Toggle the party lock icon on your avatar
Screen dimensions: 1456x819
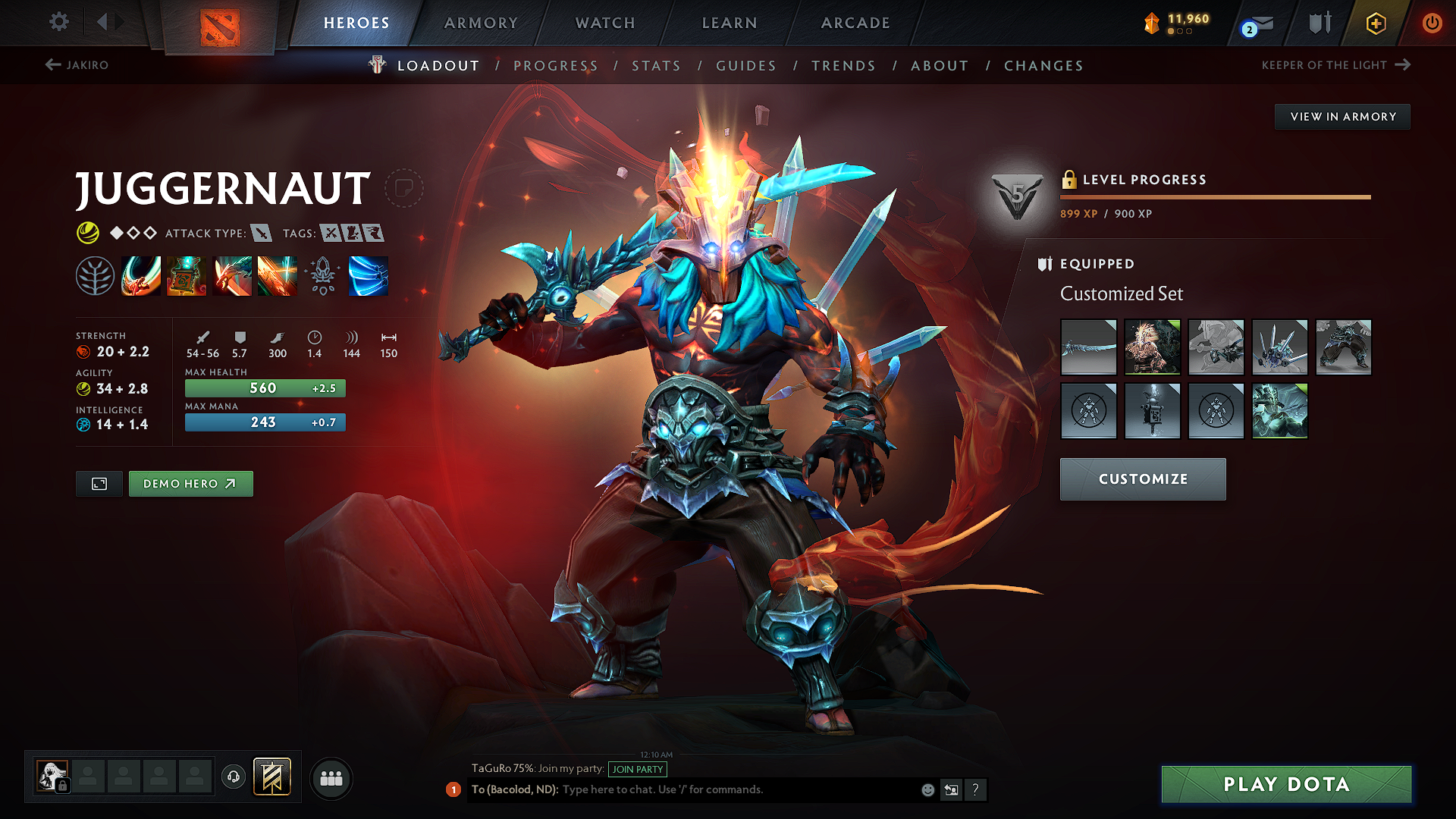tap(61, 786)
